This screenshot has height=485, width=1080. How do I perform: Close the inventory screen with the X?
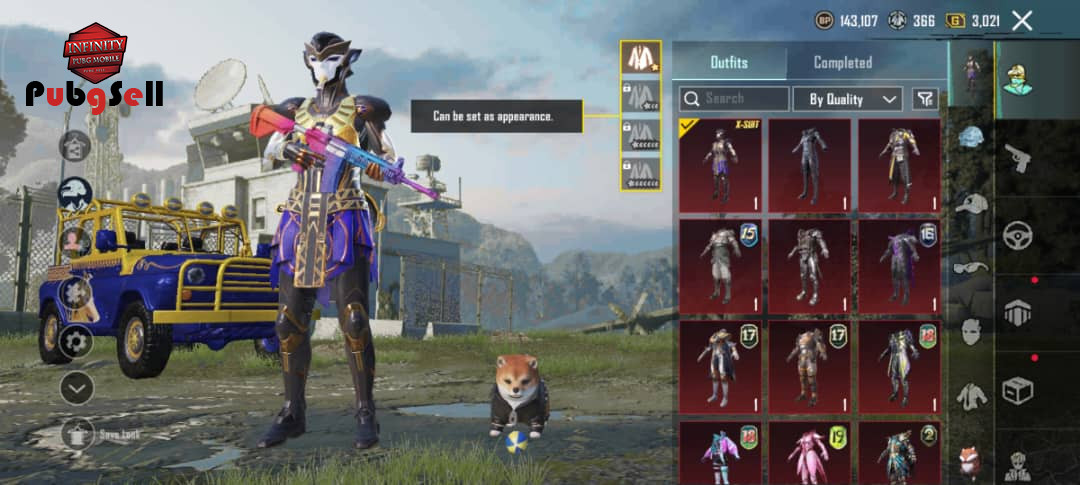point(1022,20)
